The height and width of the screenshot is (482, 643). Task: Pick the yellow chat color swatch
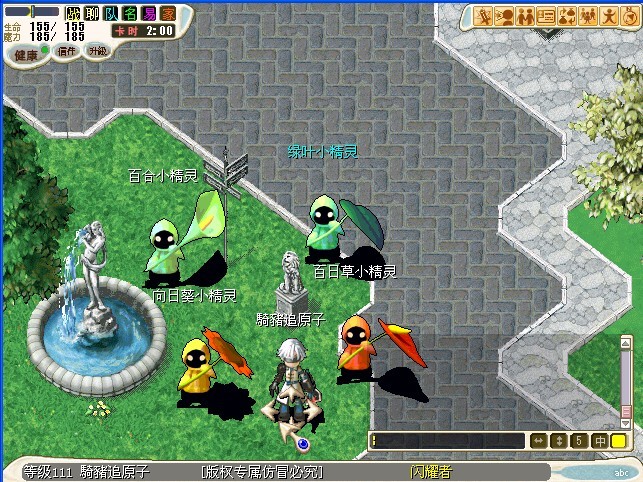(x=619, y=440)
